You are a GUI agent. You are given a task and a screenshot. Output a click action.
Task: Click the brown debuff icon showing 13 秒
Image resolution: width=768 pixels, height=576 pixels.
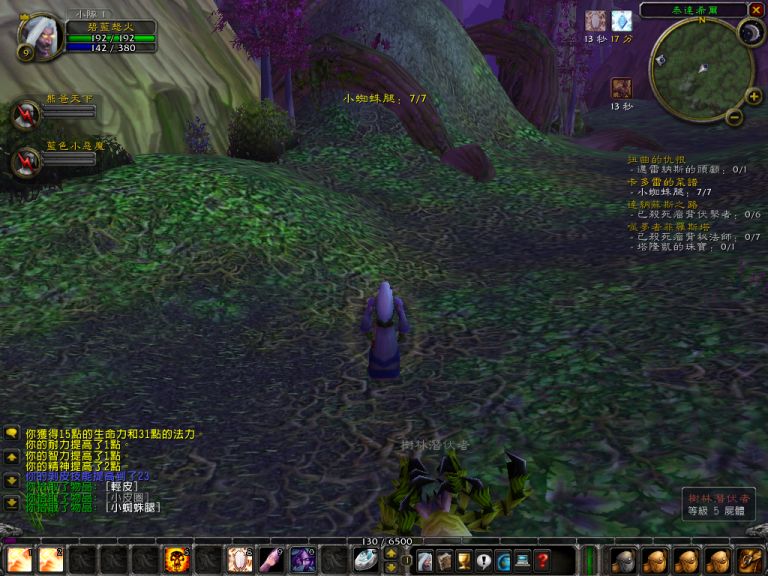pos(621,88)
